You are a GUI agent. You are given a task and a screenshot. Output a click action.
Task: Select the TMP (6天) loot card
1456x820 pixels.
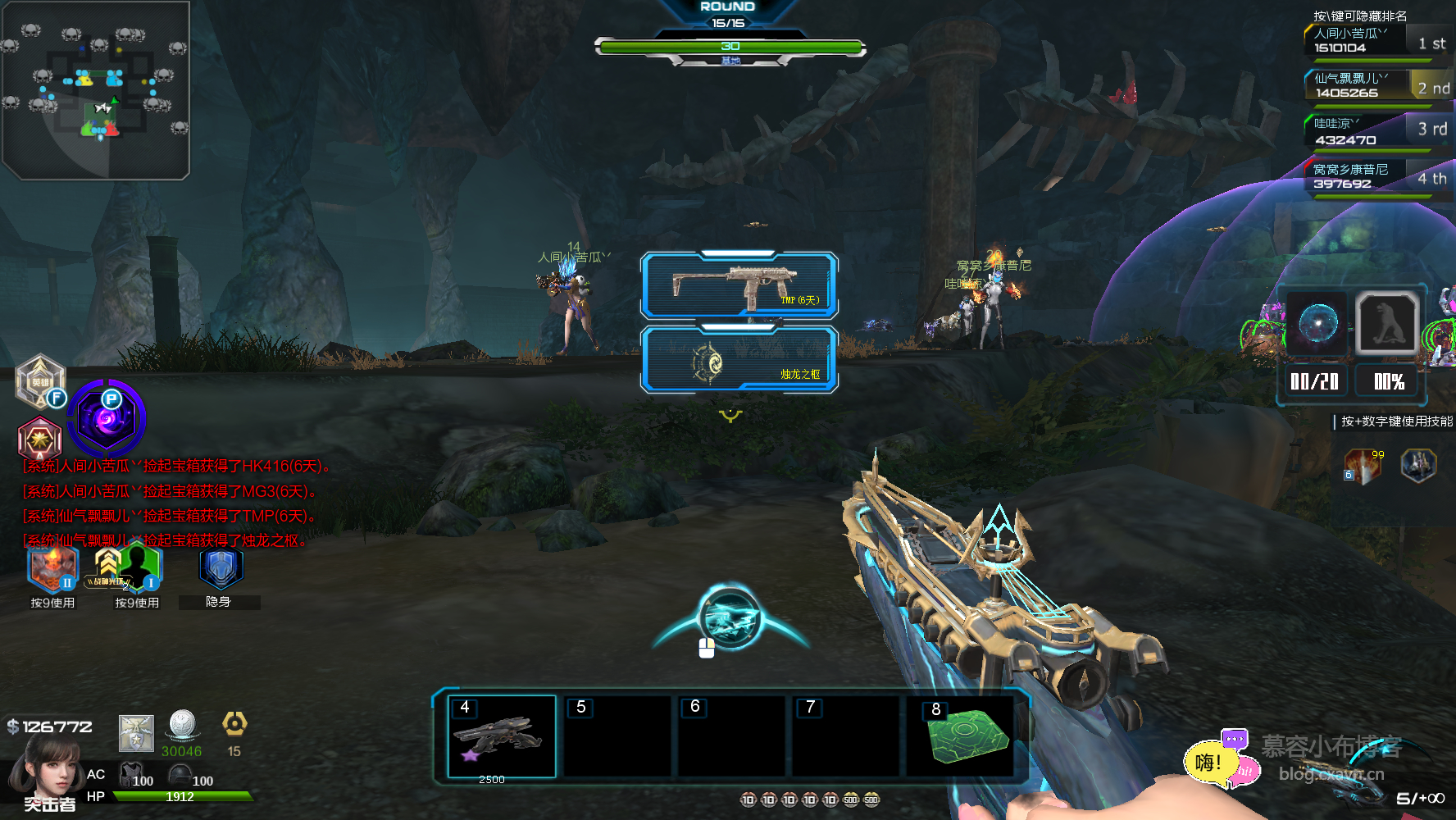(739, 285)
